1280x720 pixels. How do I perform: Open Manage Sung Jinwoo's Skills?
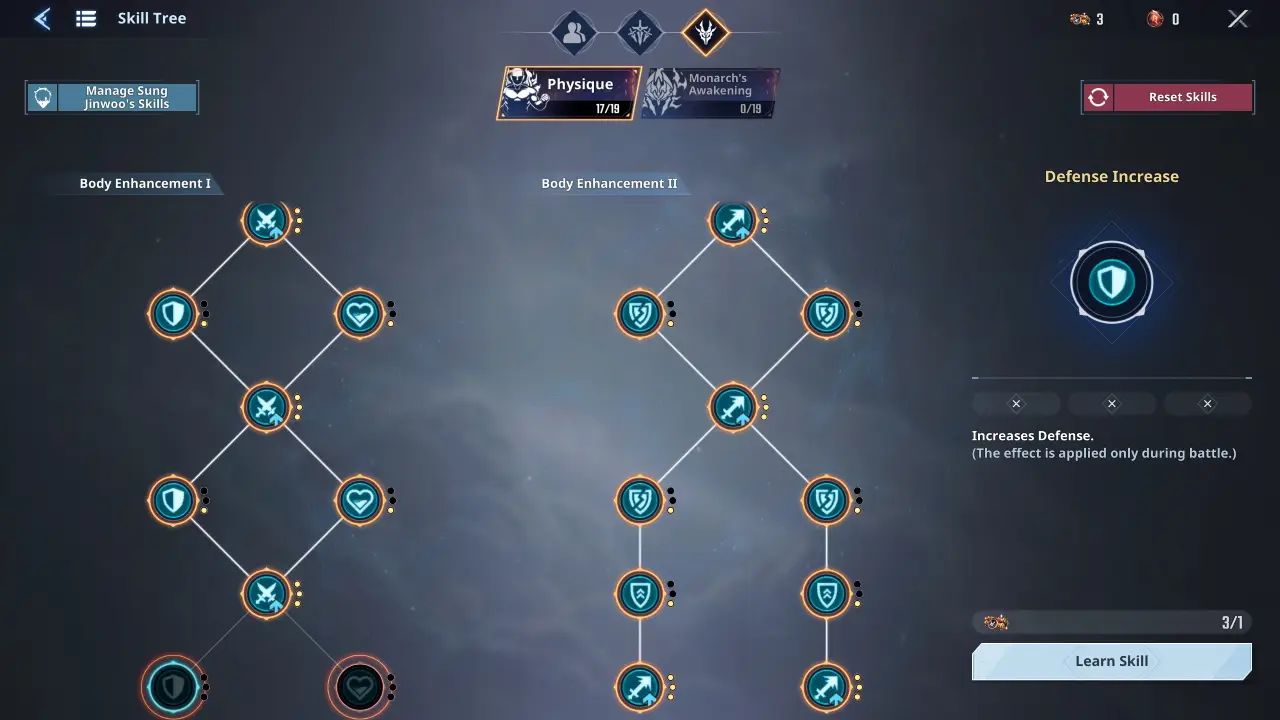click(x=111, y=96)
